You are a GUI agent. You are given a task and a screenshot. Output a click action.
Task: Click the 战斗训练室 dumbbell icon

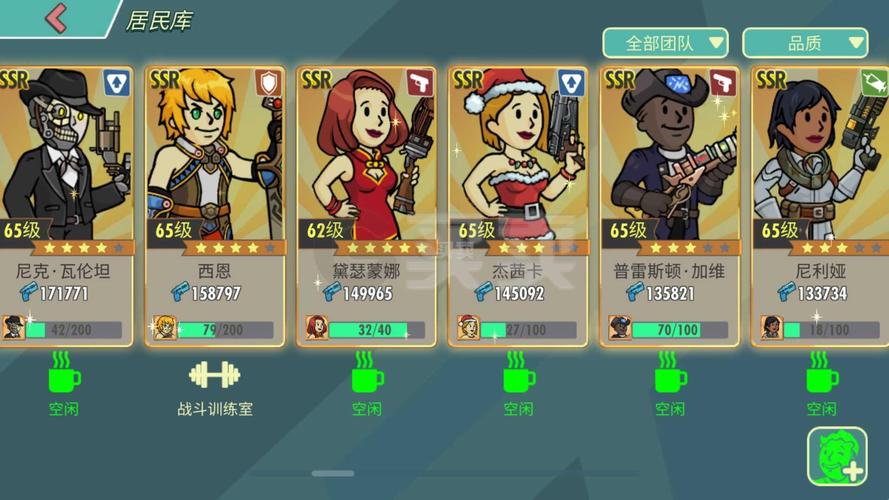coord(214,376)
